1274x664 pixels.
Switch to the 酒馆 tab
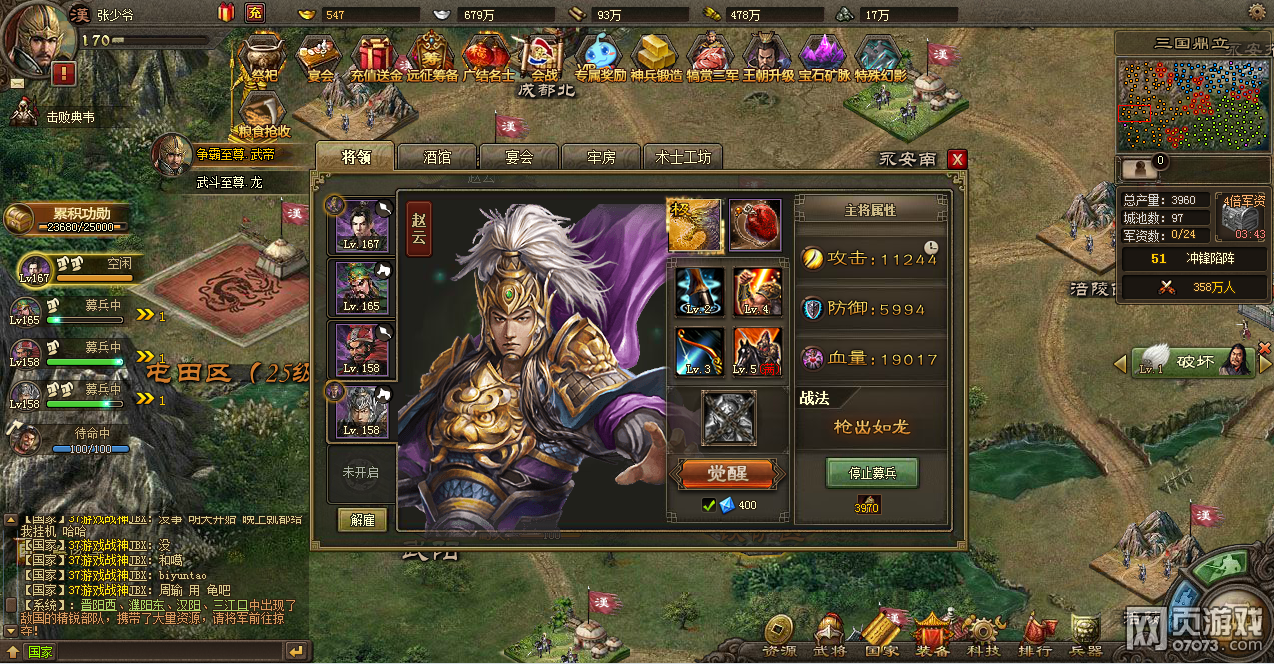[x=437, y=157]
